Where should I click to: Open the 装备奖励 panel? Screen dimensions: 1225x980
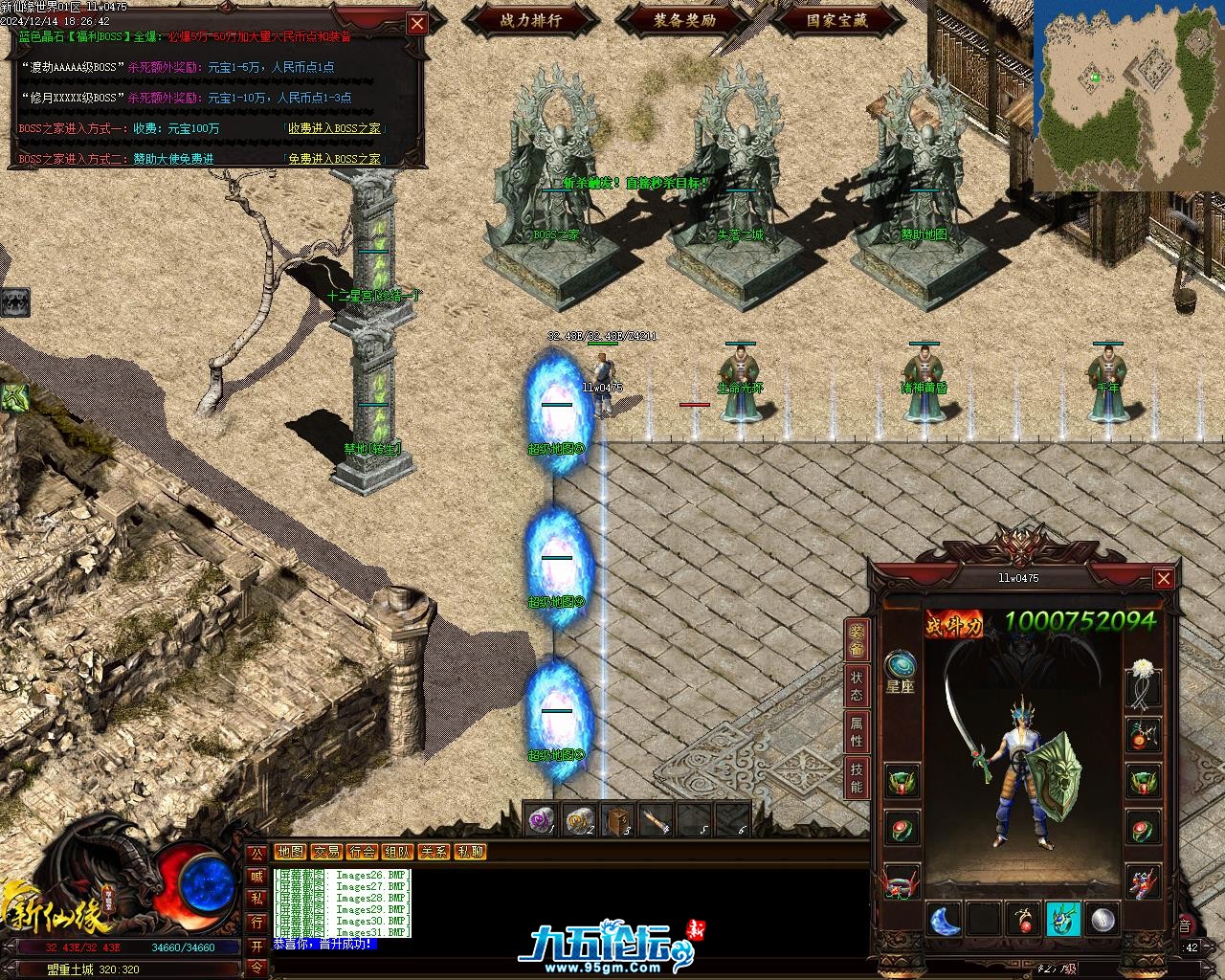(x=685, y=19)
